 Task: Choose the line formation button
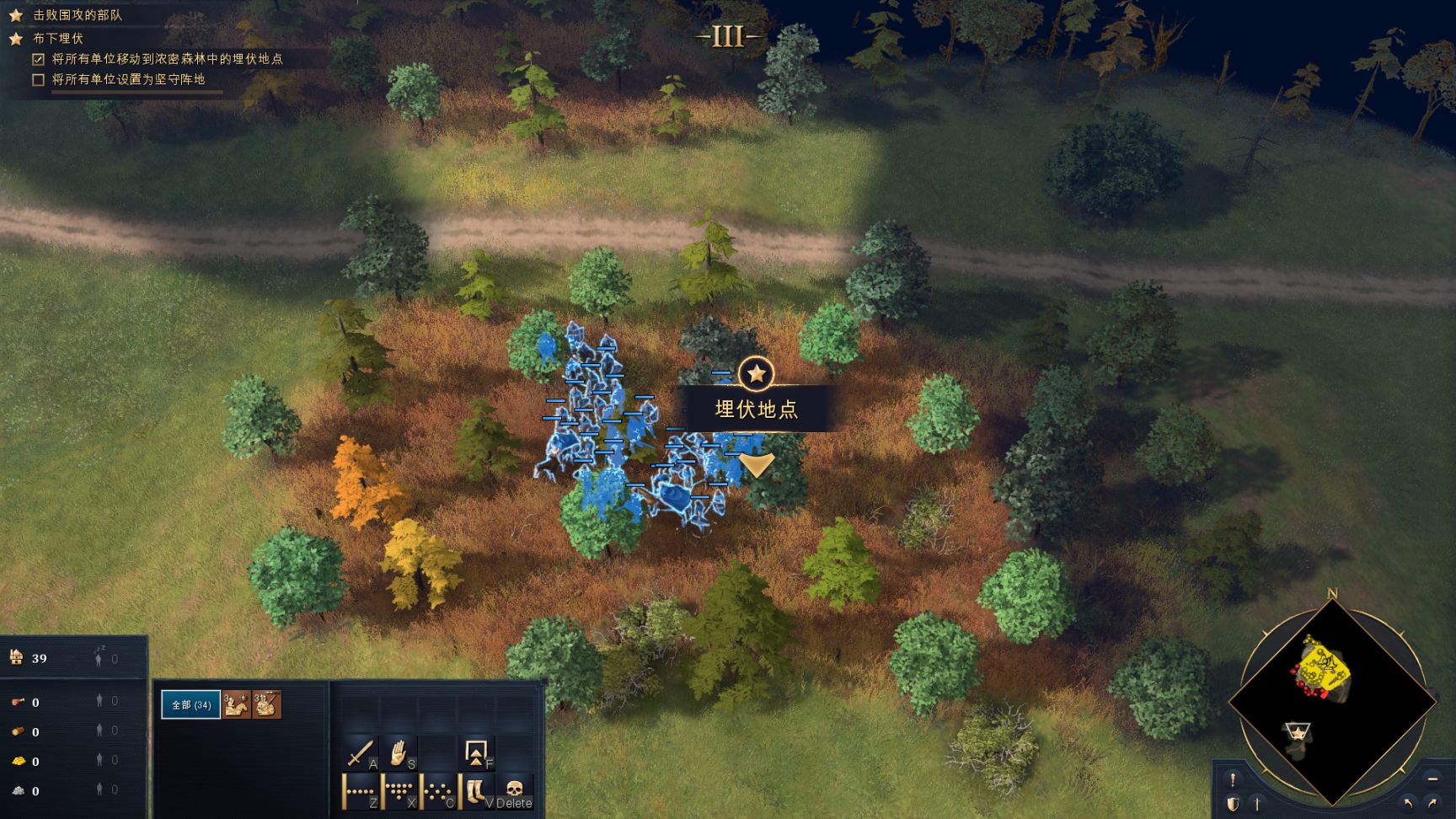click(x=361, y=792)
